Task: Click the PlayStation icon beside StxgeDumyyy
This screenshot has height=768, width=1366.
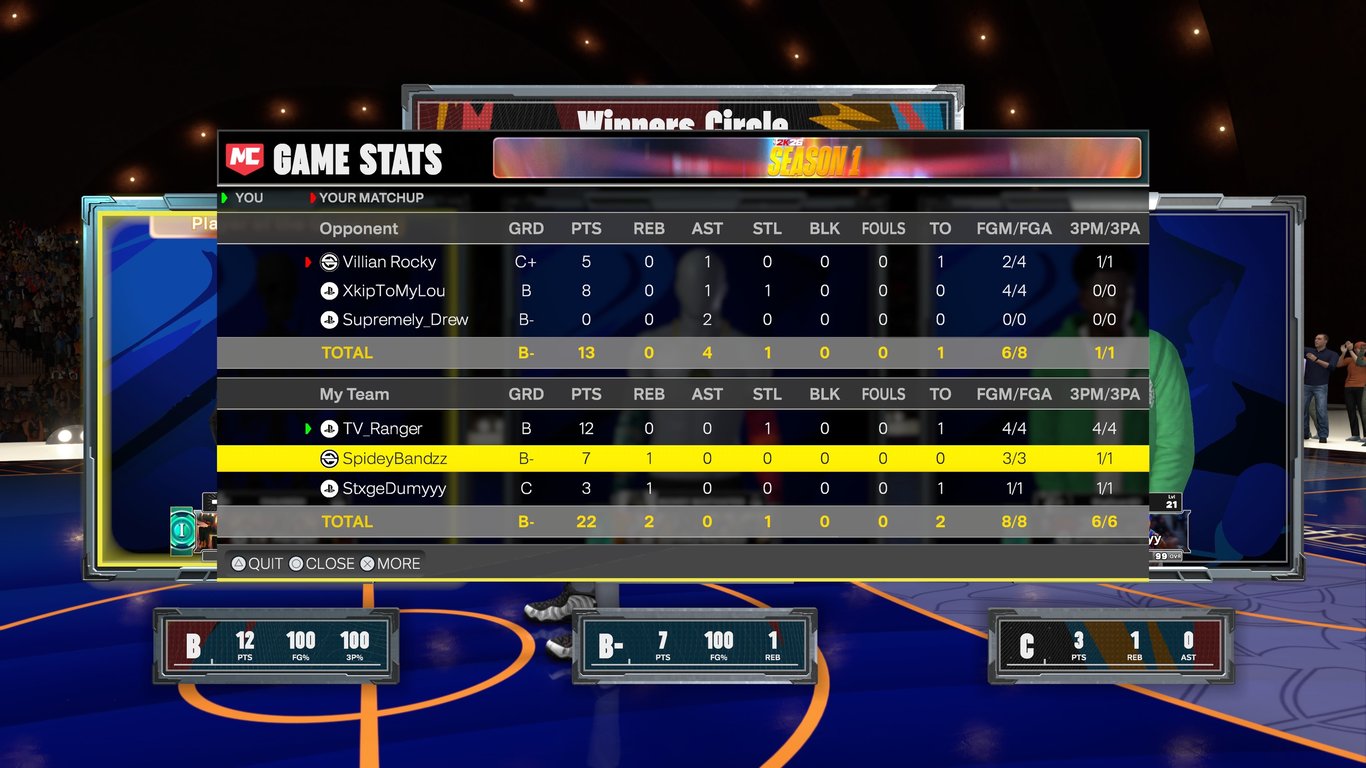Action: click(330, 489)
